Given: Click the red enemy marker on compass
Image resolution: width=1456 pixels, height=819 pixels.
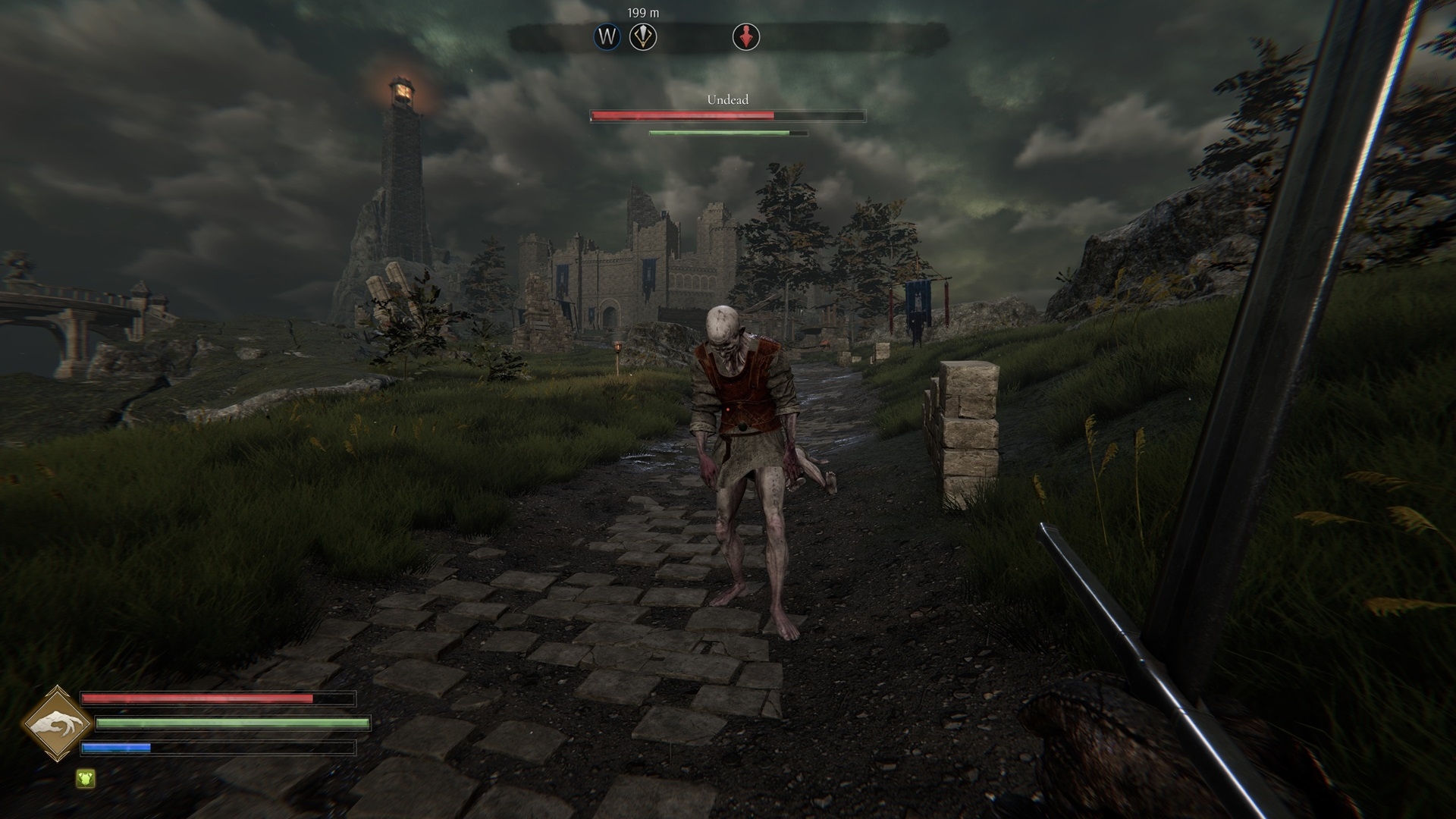Looking at the screenshot, I should click(746, 36).
